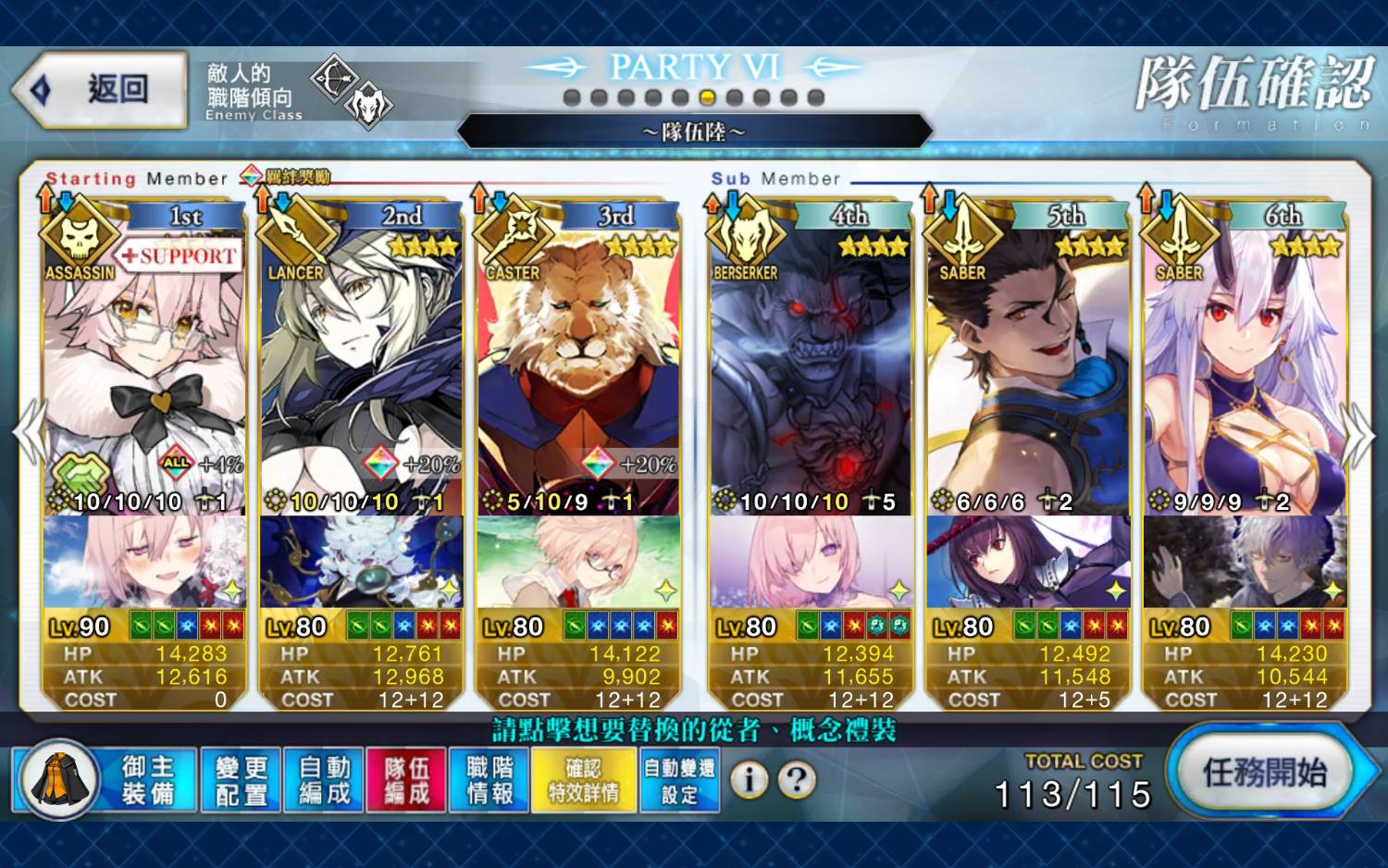The image size is (1388, 868).
Task: Pick the 4th slot Berserker servant card
Action: tap(812, 370)
